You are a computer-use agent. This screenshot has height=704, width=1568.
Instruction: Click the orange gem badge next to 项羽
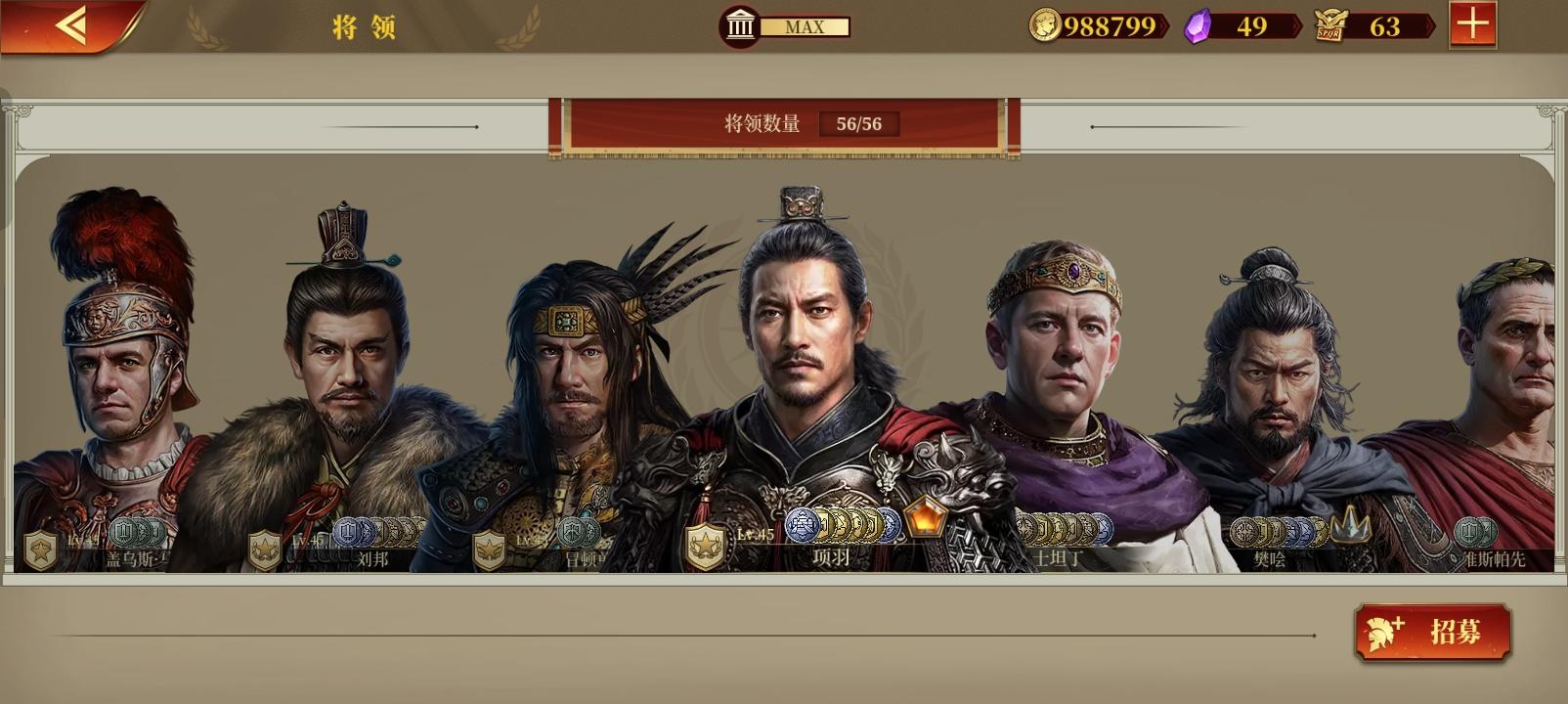pyautogui.click(x=927, y=521)
